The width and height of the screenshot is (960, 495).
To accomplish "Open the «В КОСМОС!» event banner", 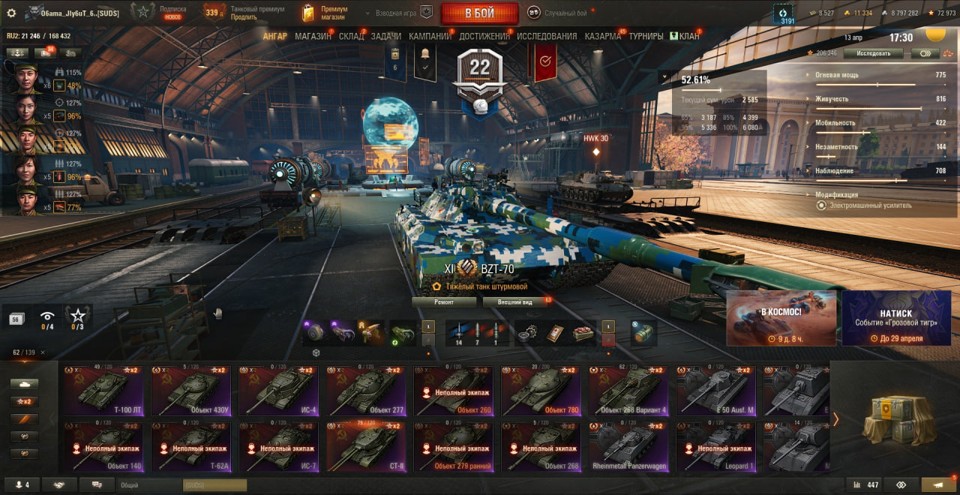I will tap(781, 318).
